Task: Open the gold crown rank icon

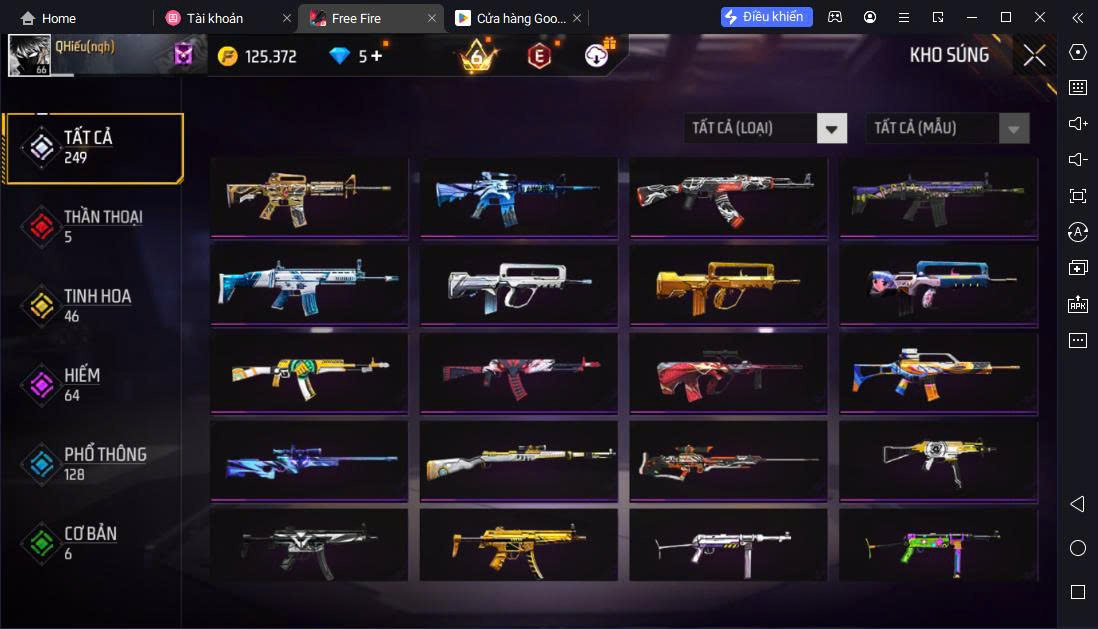Action: pyautogui.click(x=476, y=56)
